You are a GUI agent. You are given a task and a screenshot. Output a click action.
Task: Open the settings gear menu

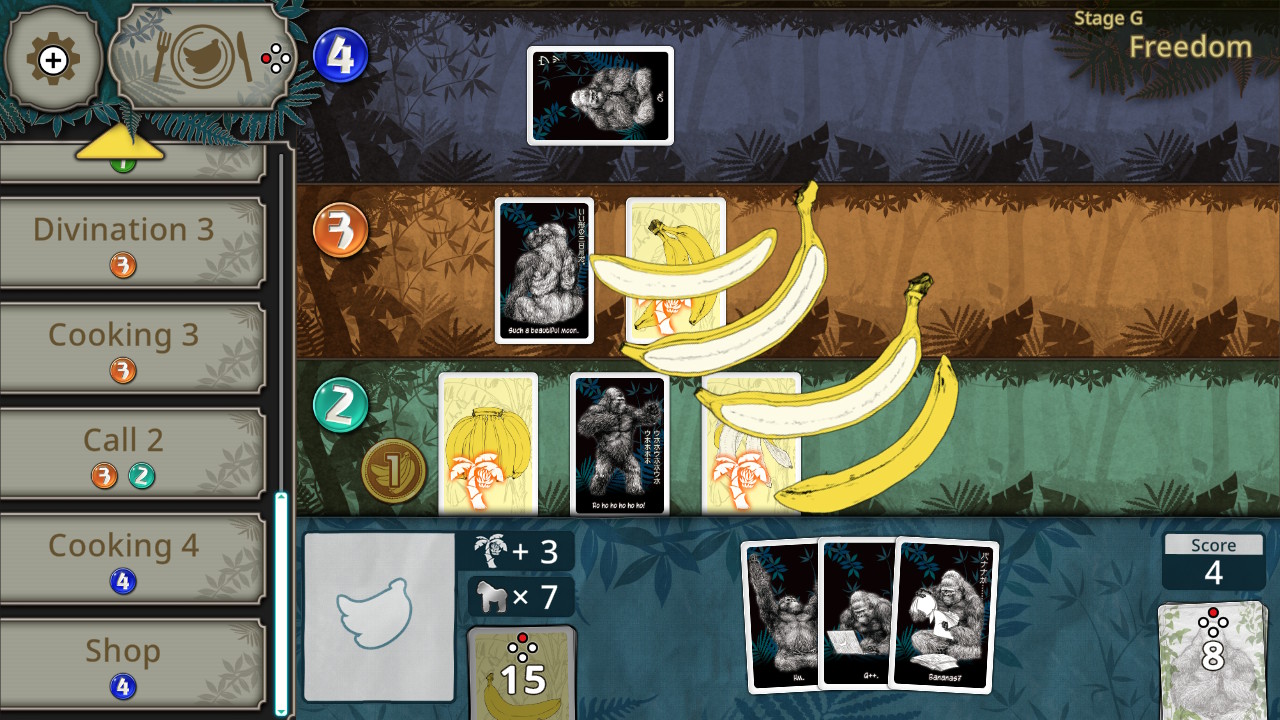tap(54, 60)
